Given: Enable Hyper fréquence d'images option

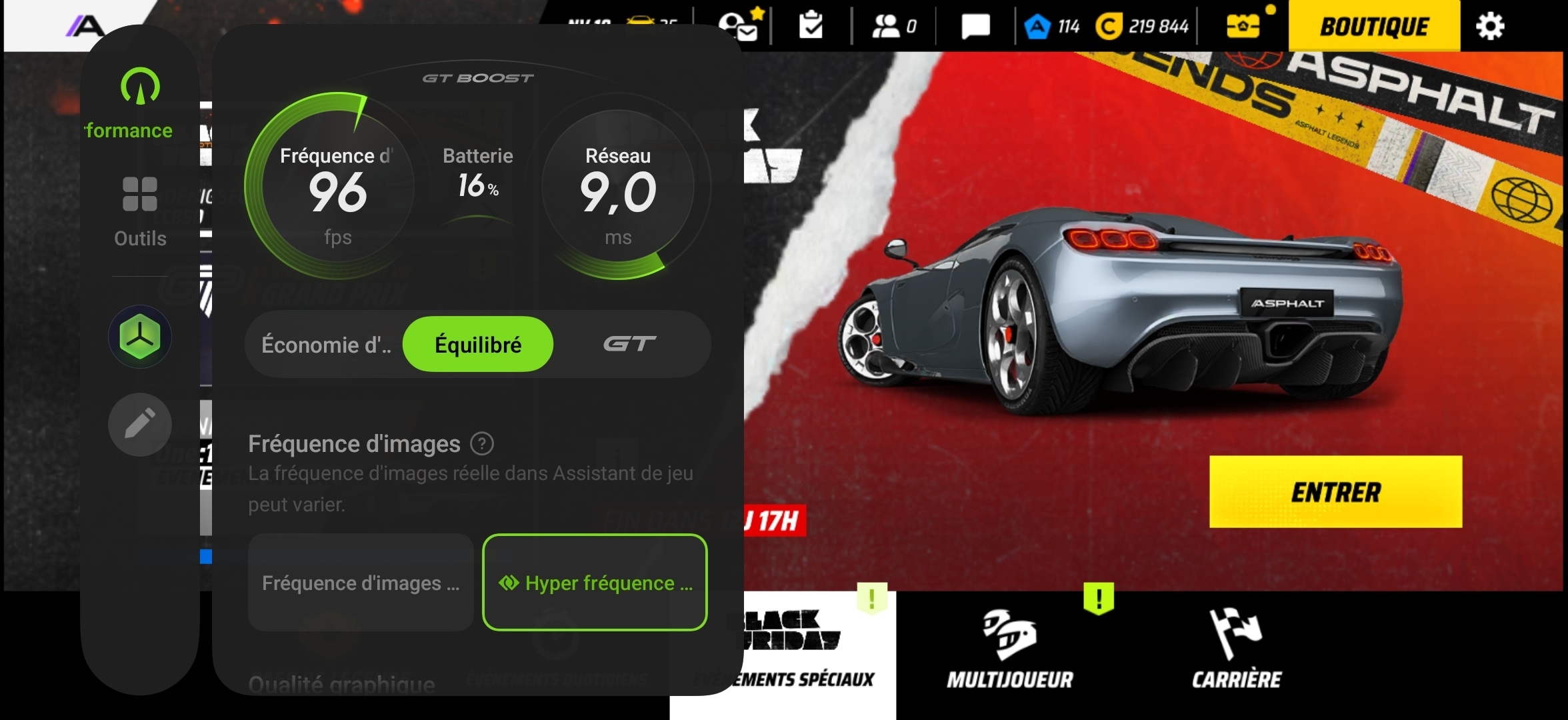Looking at the screenshot, I should coord(595,583).
